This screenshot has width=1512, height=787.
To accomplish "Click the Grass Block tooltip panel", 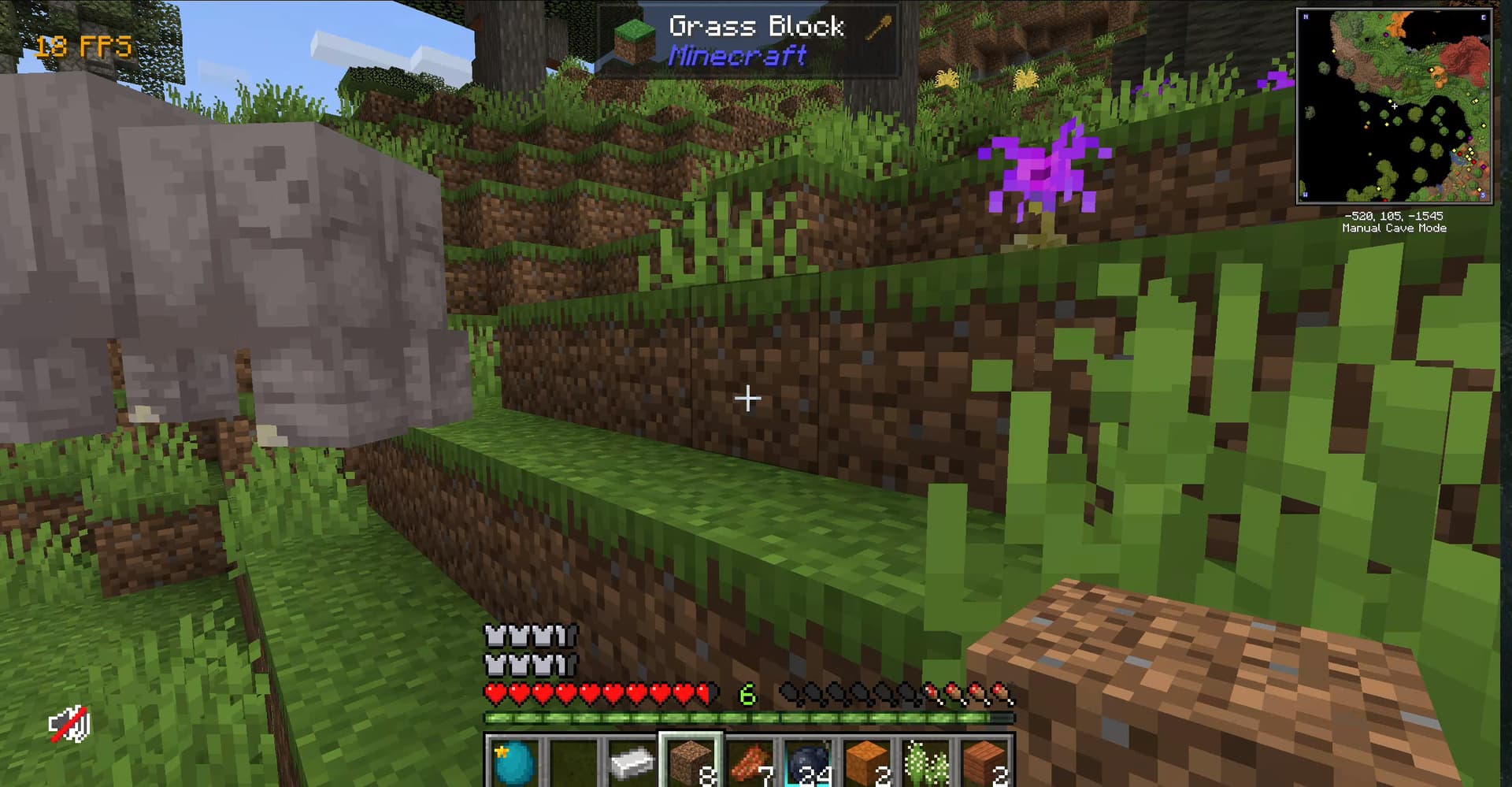I will pos(748,41).
